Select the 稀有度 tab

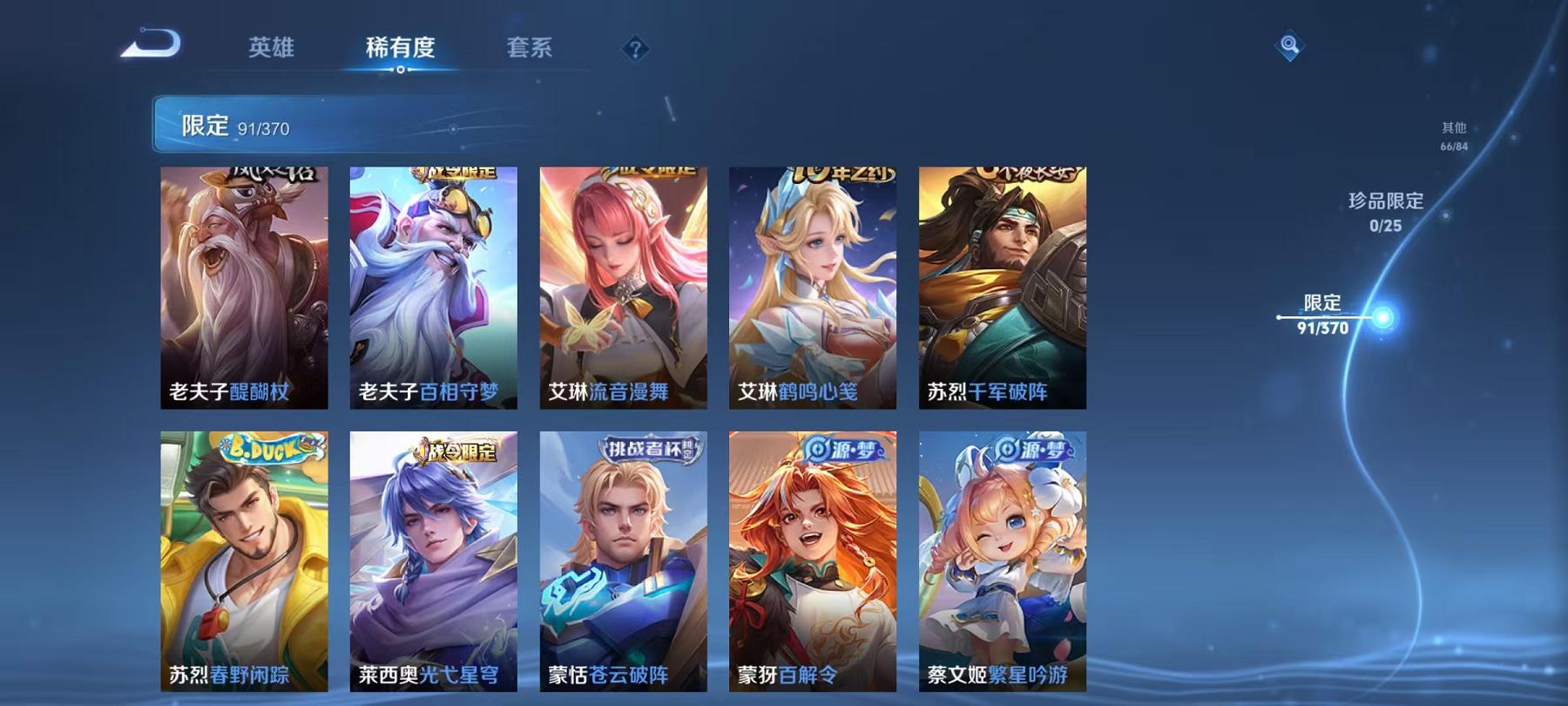[400, 50]
